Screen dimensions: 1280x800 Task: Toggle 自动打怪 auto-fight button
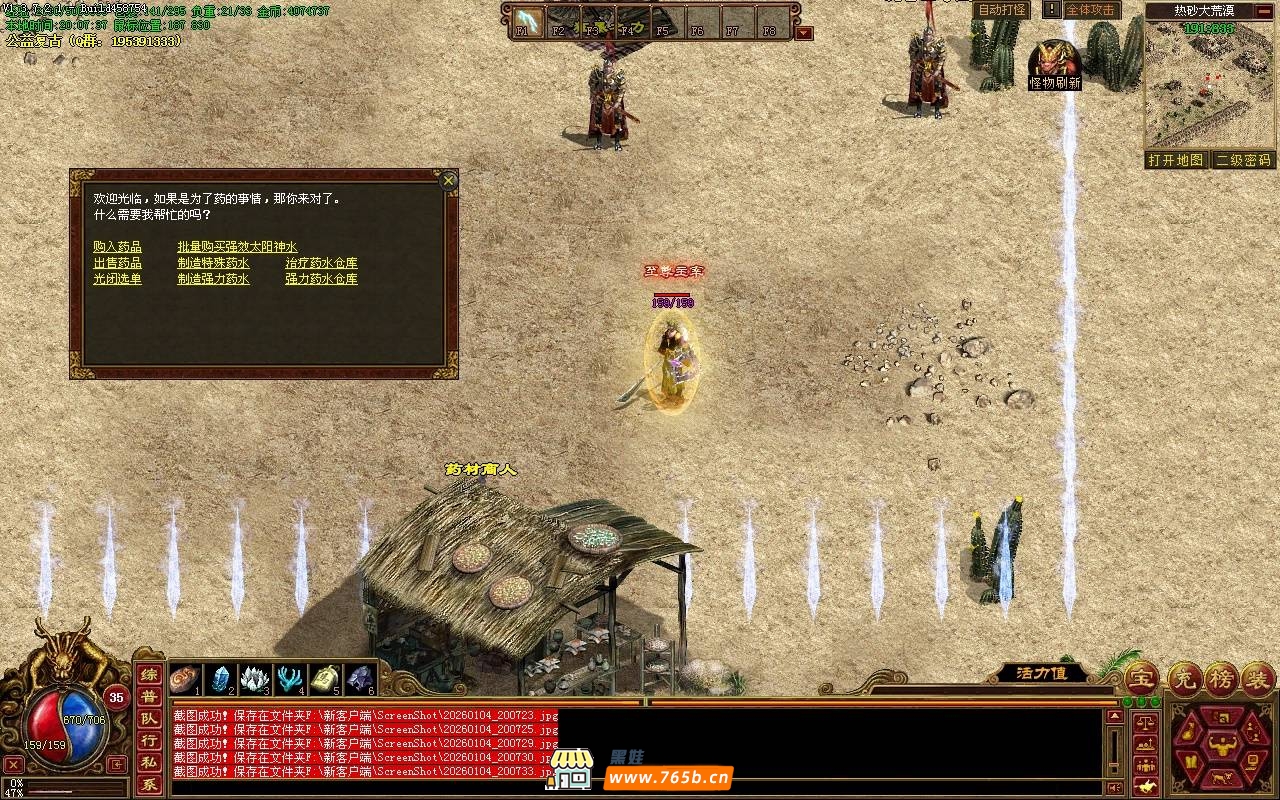coord(1001,10)
